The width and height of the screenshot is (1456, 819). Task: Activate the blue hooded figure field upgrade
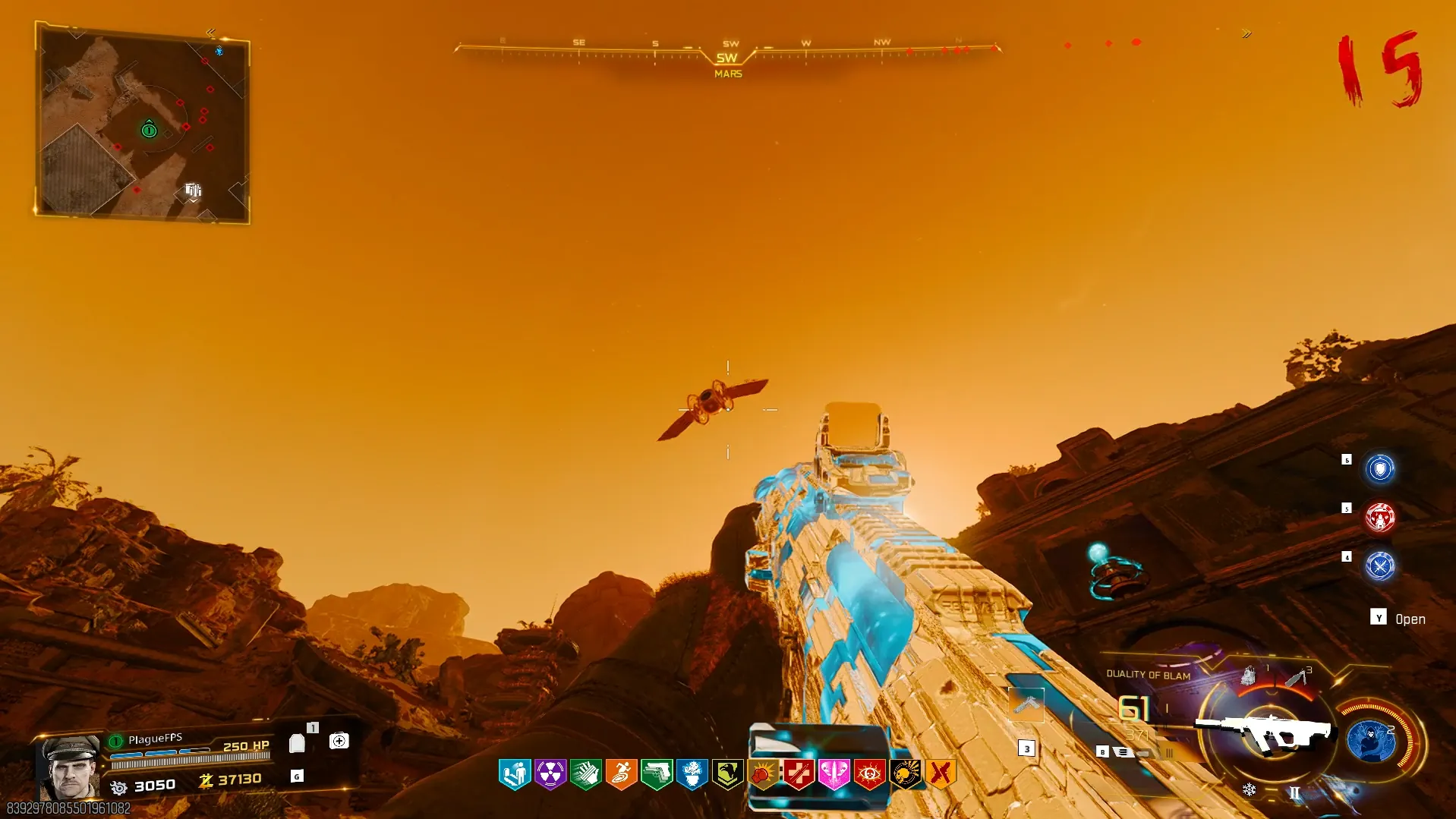1370,741
